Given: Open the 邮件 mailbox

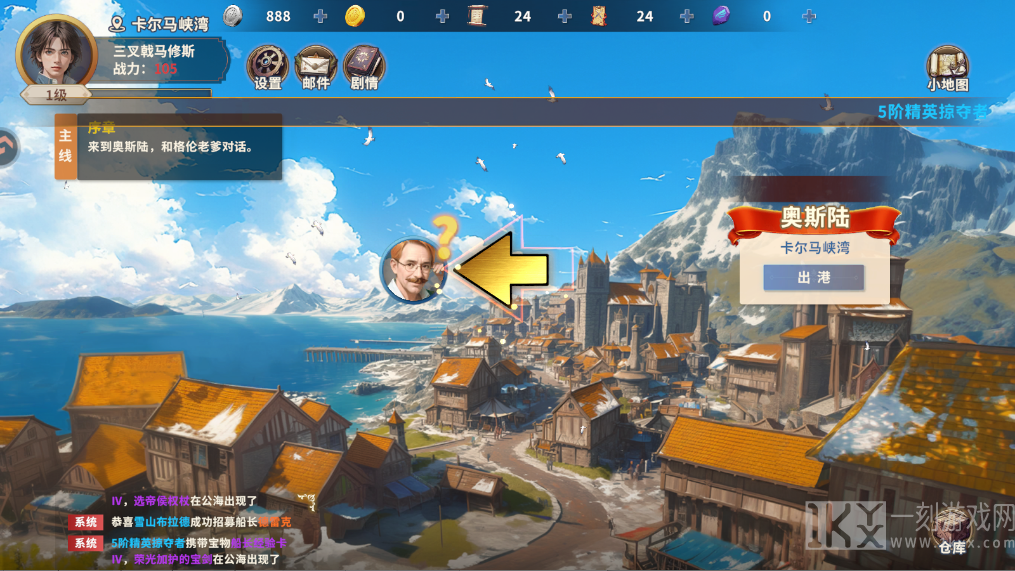Looking at the screenshot, I should click(x=316, y=66).
